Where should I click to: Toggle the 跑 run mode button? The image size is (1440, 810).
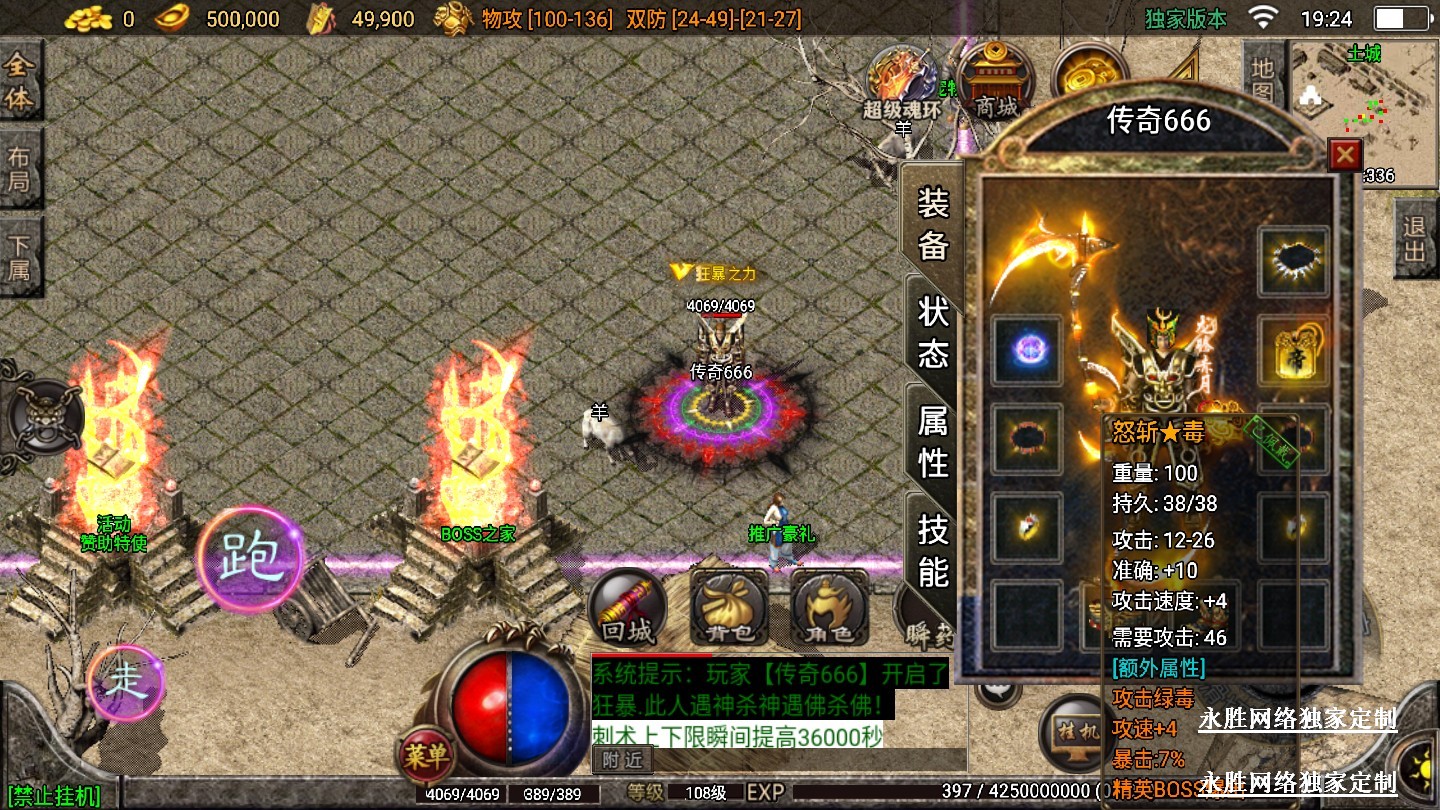tap(249, 559)
